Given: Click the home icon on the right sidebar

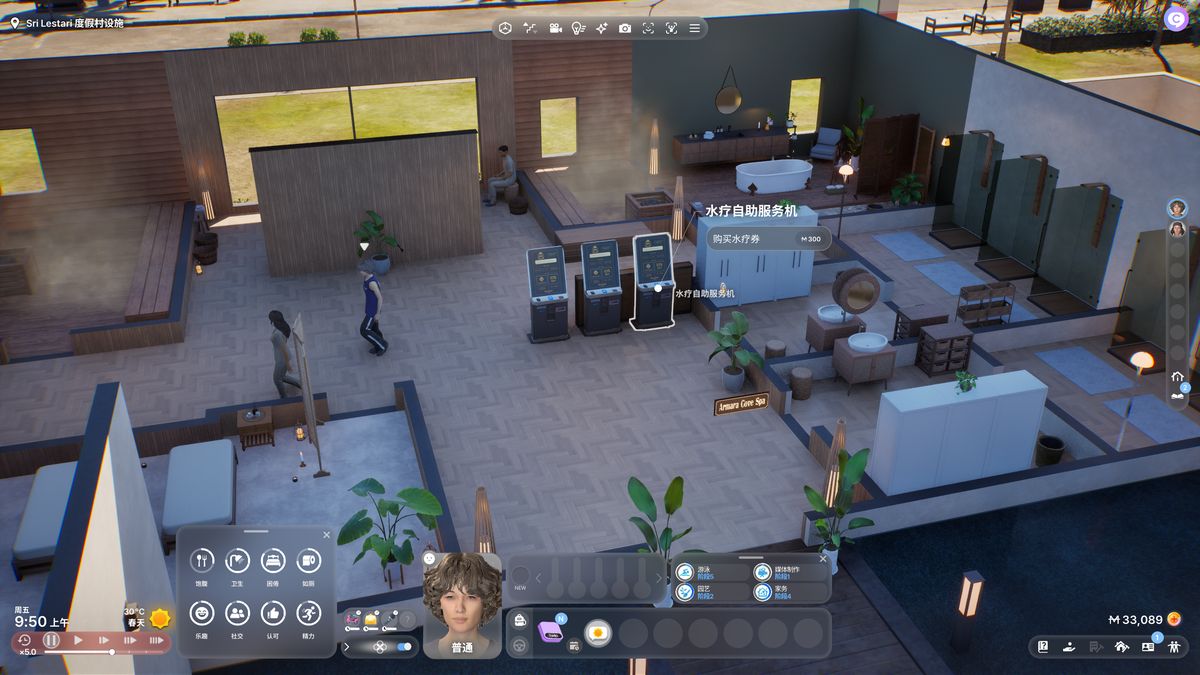Looking at the screenshot, I should pos(1178,377).
